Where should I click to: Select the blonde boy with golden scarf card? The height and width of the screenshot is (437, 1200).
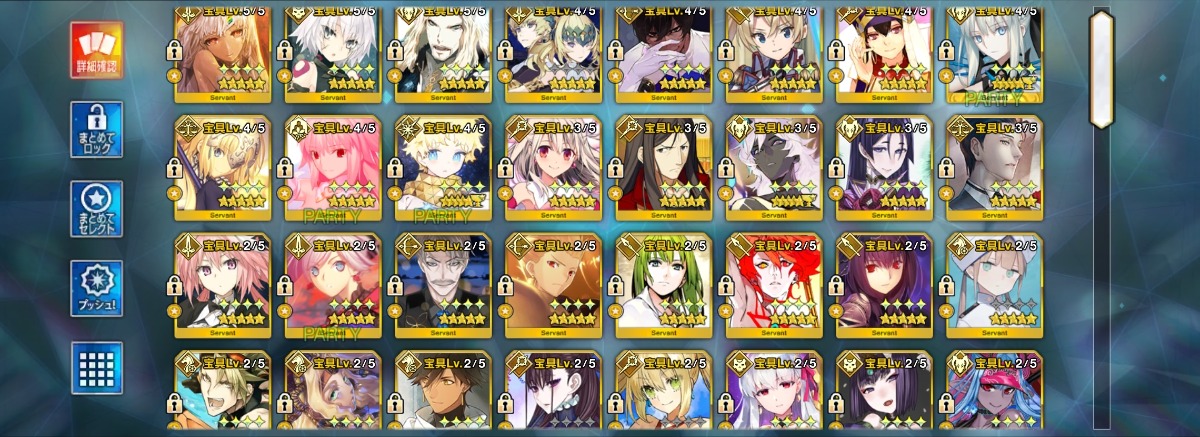444,167
